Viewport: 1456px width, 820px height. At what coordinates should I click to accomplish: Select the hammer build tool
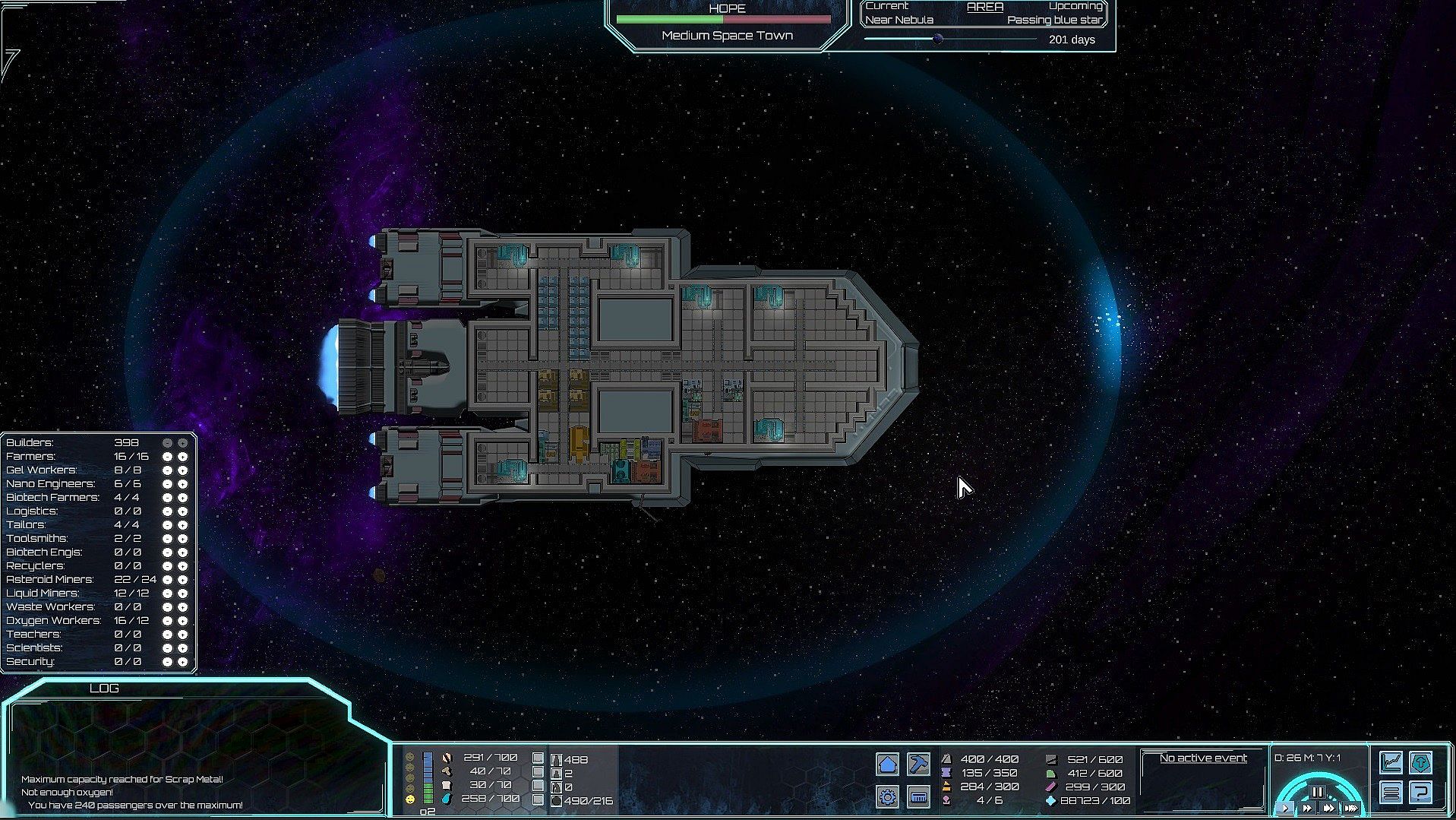tap(918, 764)
